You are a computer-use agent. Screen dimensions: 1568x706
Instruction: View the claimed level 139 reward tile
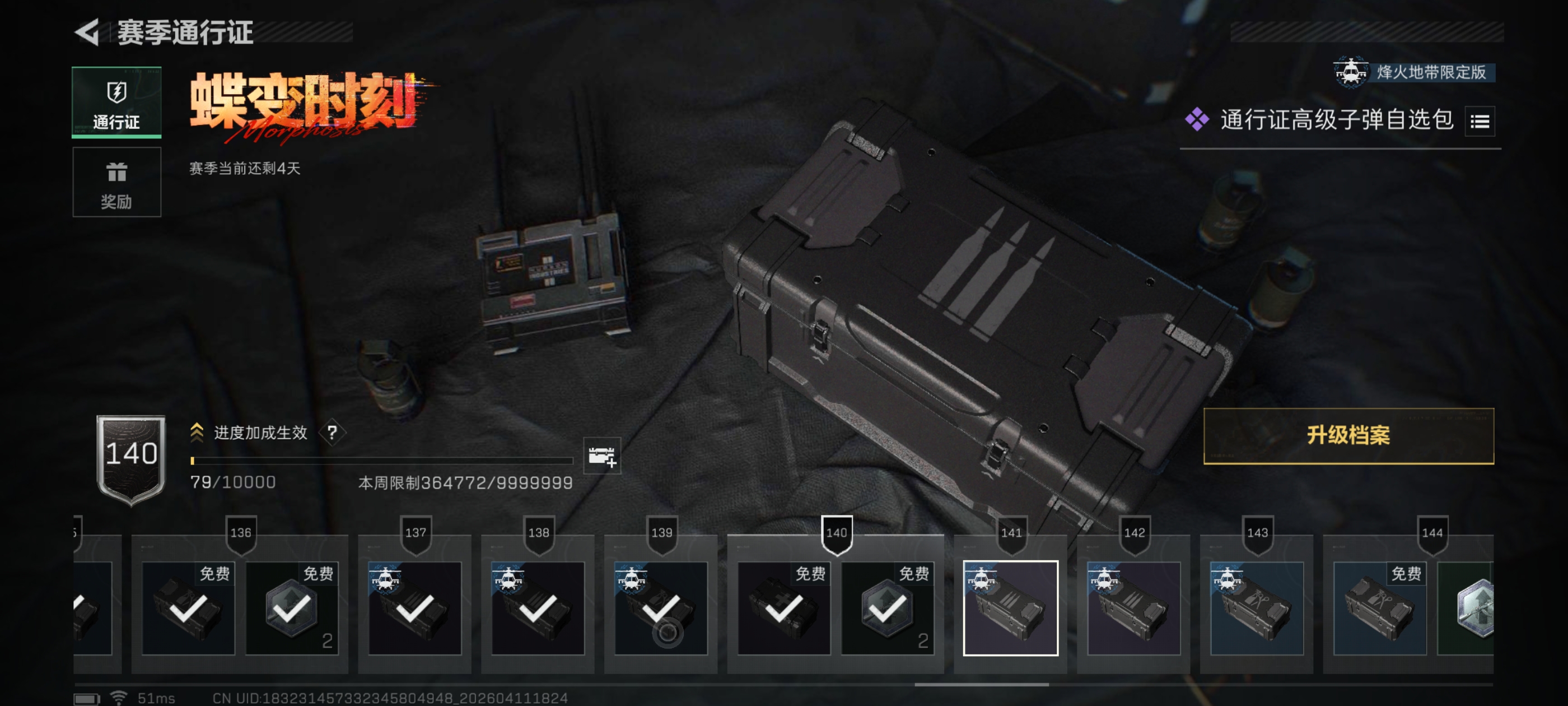coord(660,607)
